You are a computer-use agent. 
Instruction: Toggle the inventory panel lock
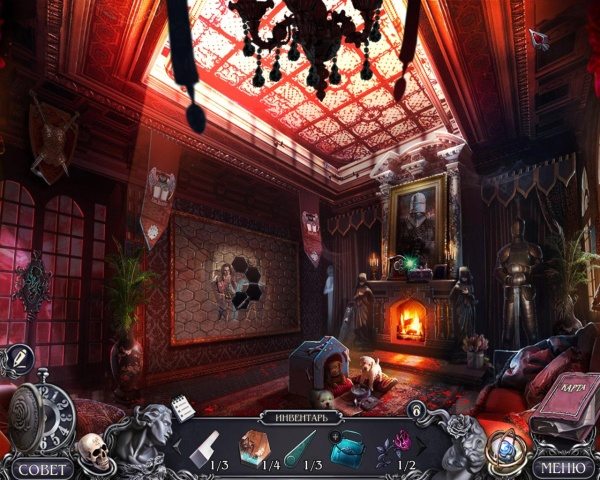(x=414, y=408)
